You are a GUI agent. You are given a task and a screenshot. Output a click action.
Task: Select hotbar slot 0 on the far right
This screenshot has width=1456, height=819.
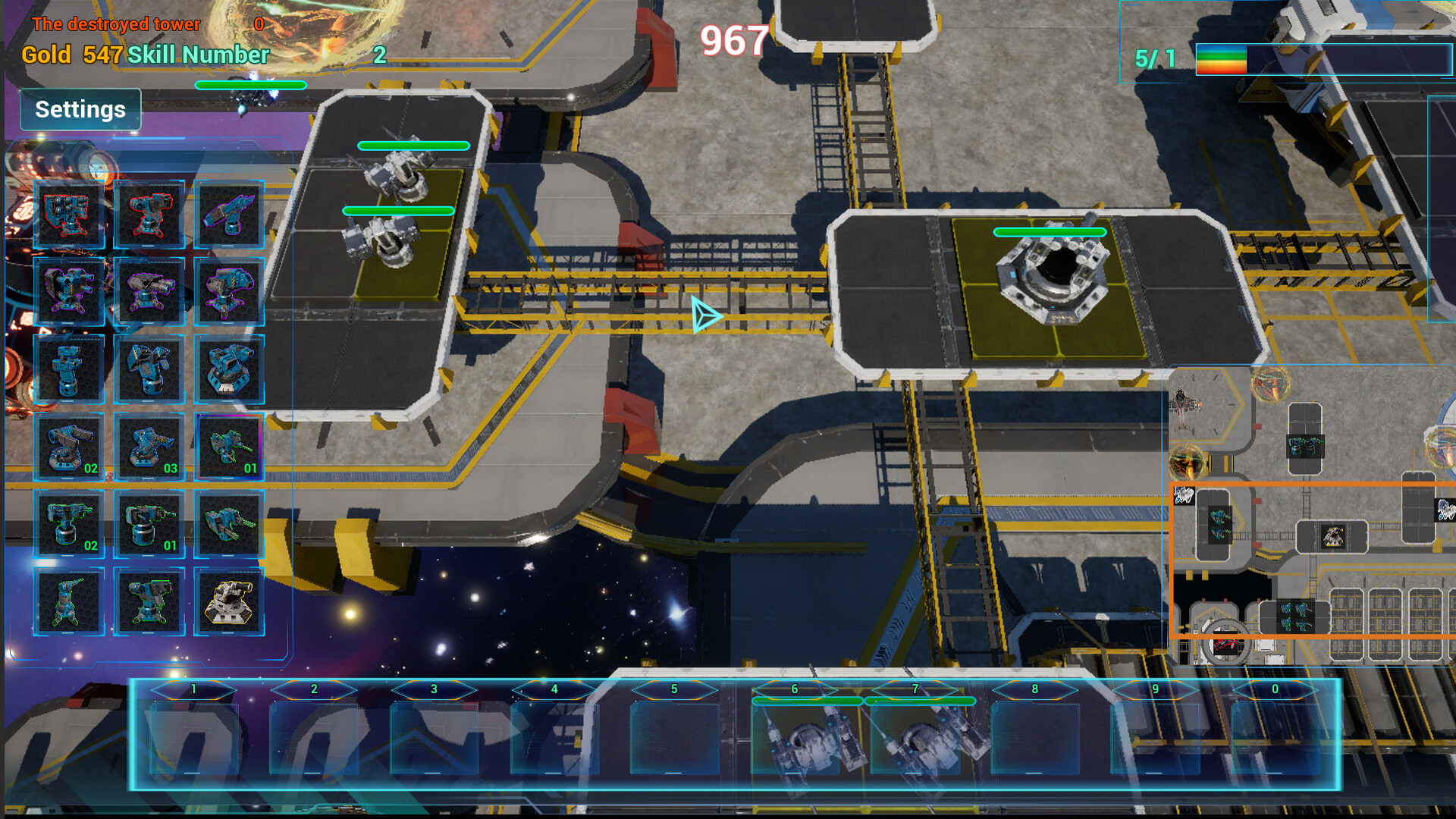pos(1274,728)
